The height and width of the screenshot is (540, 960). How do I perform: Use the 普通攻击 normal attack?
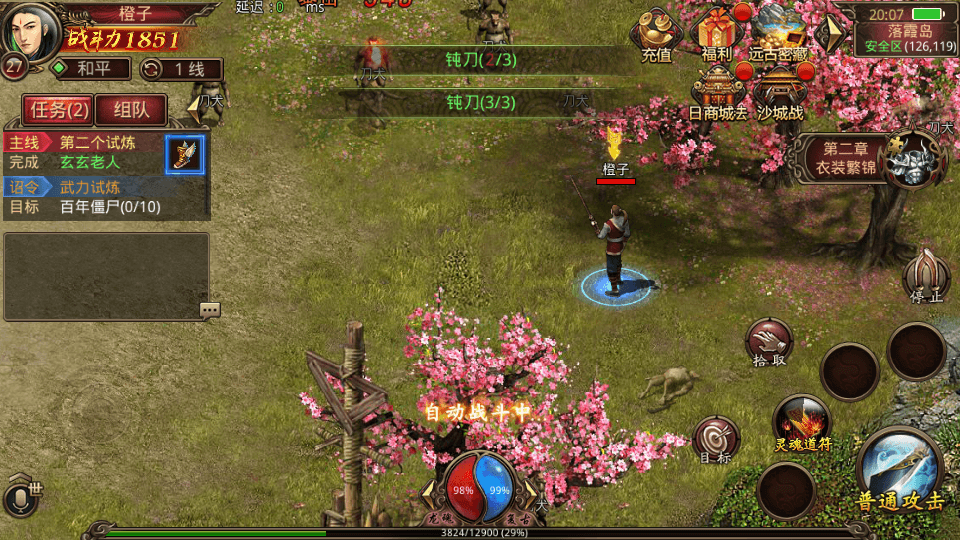(899, 472)
